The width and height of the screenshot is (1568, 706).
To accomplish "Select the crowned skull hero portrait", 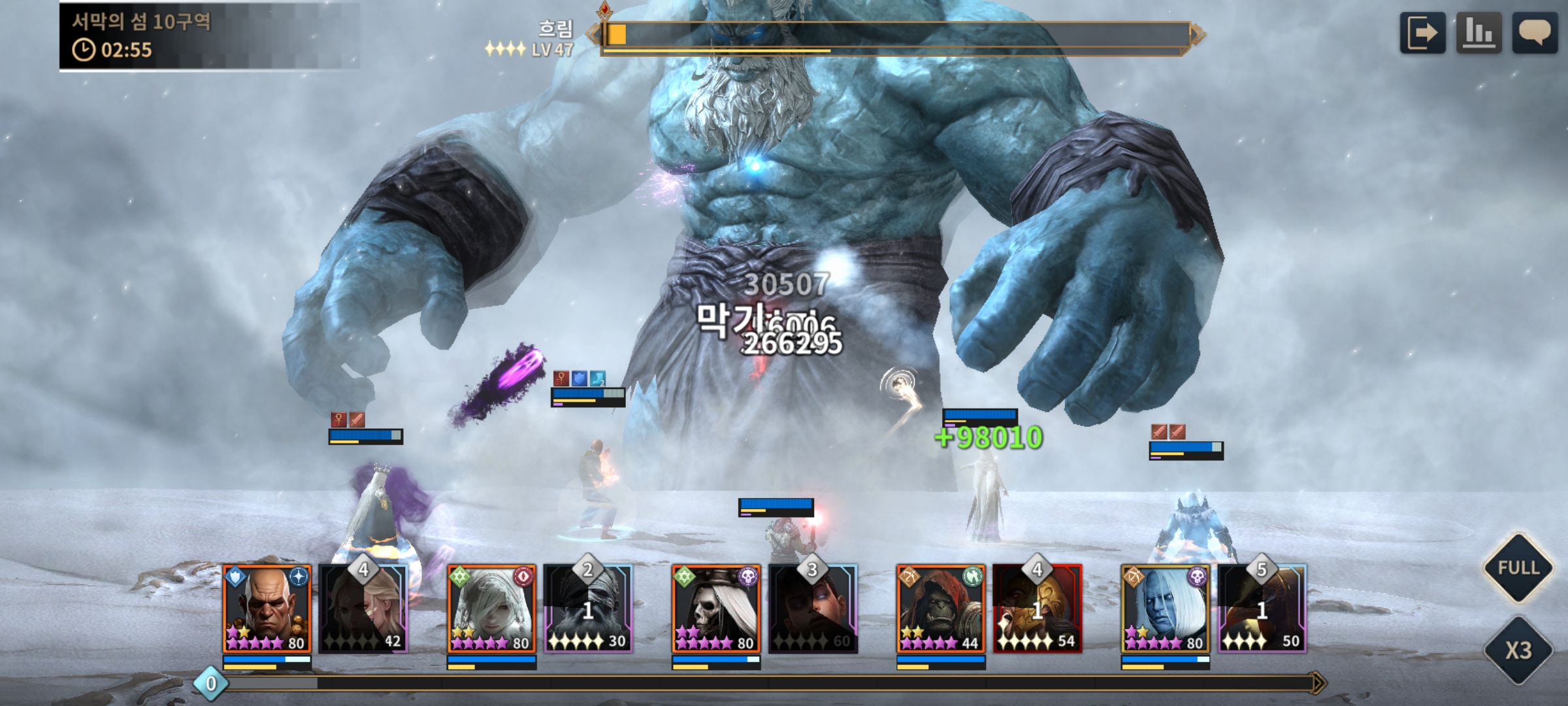I will (716, 609).
